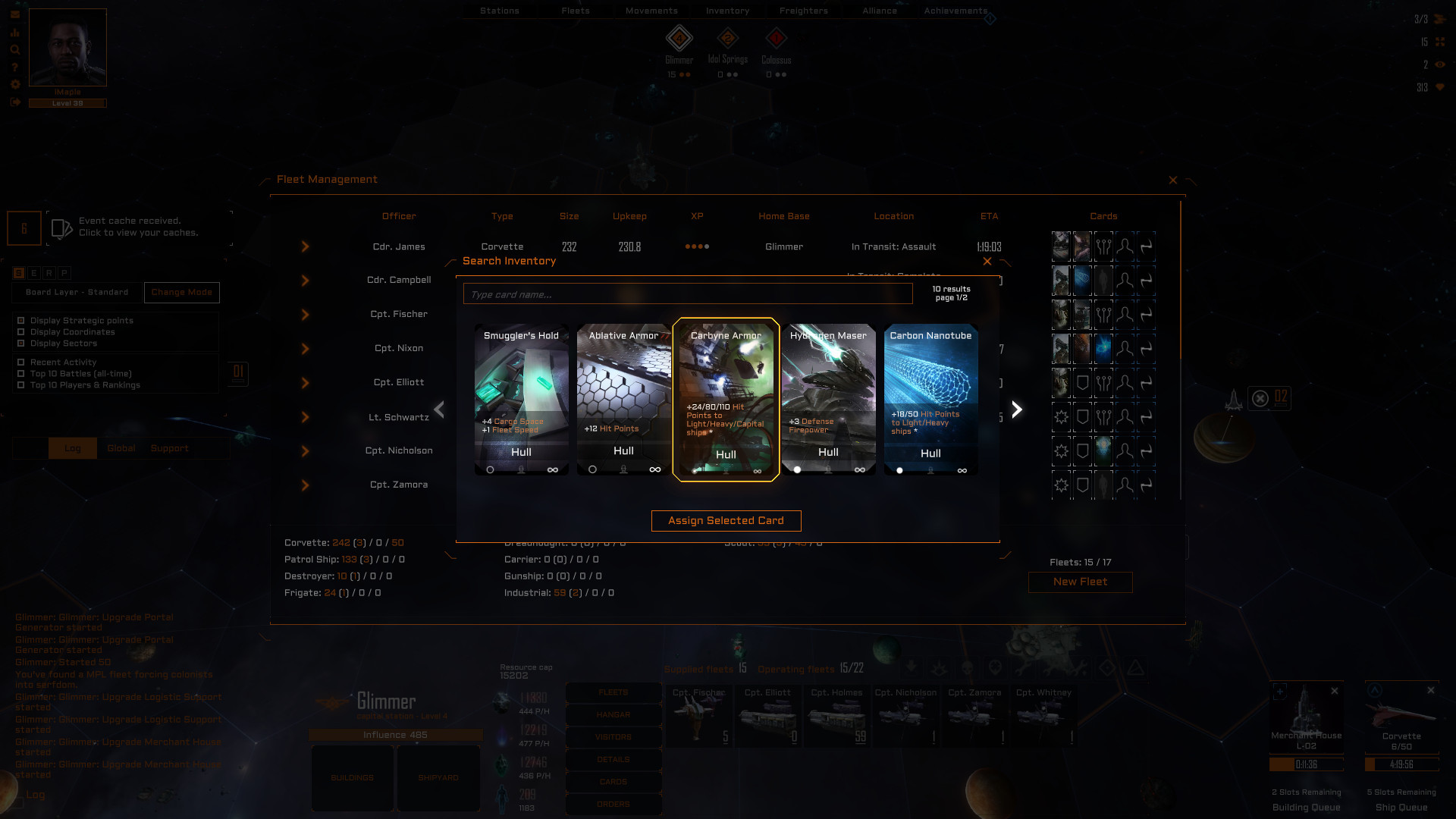Click the right arrow to see more cards
Image resolution: width=1456 pixels, height=819 pixels.
(1016, 409)
